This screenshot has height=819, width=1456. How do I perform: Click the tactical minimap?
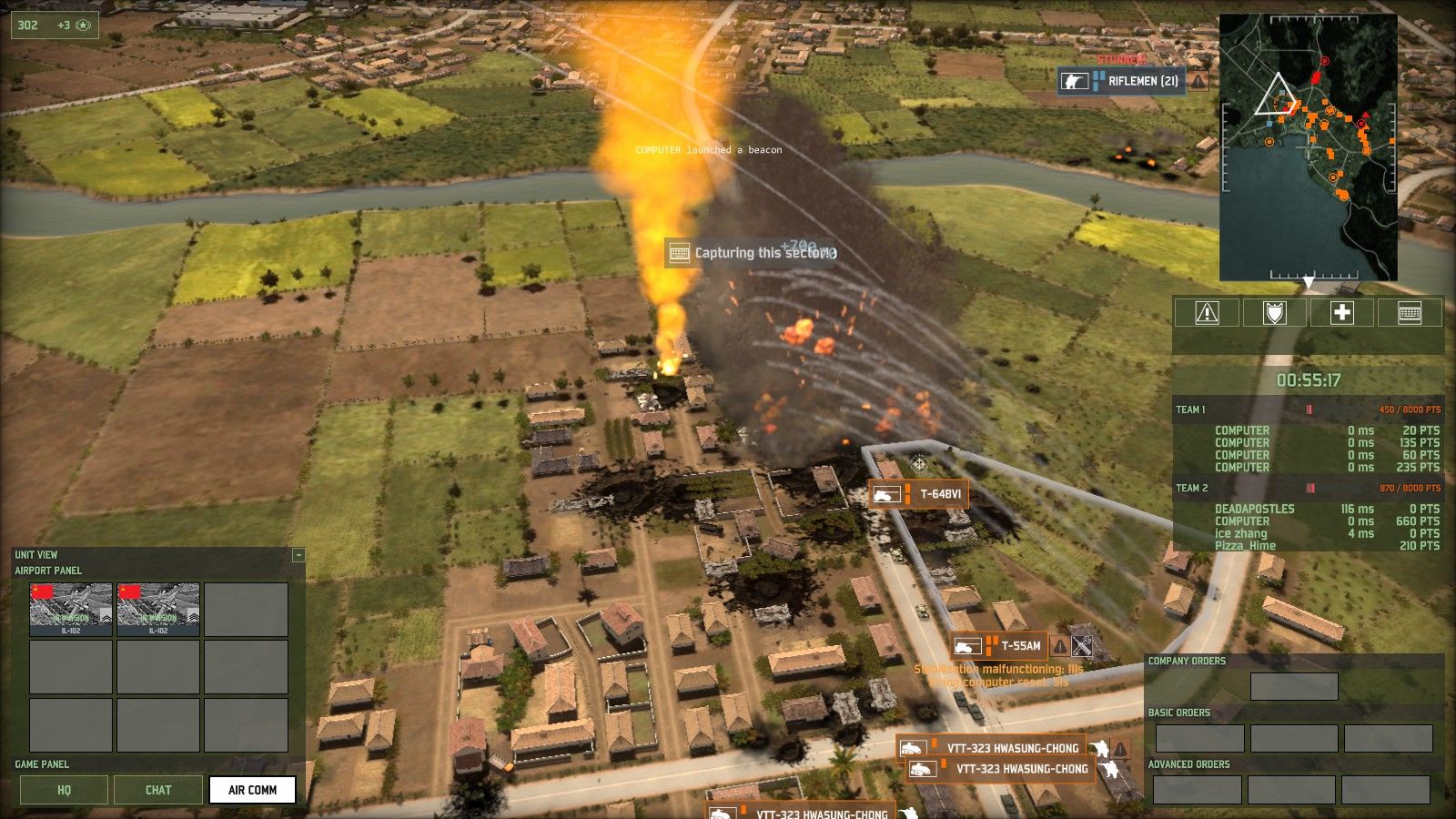click(x=1308, y=147)
